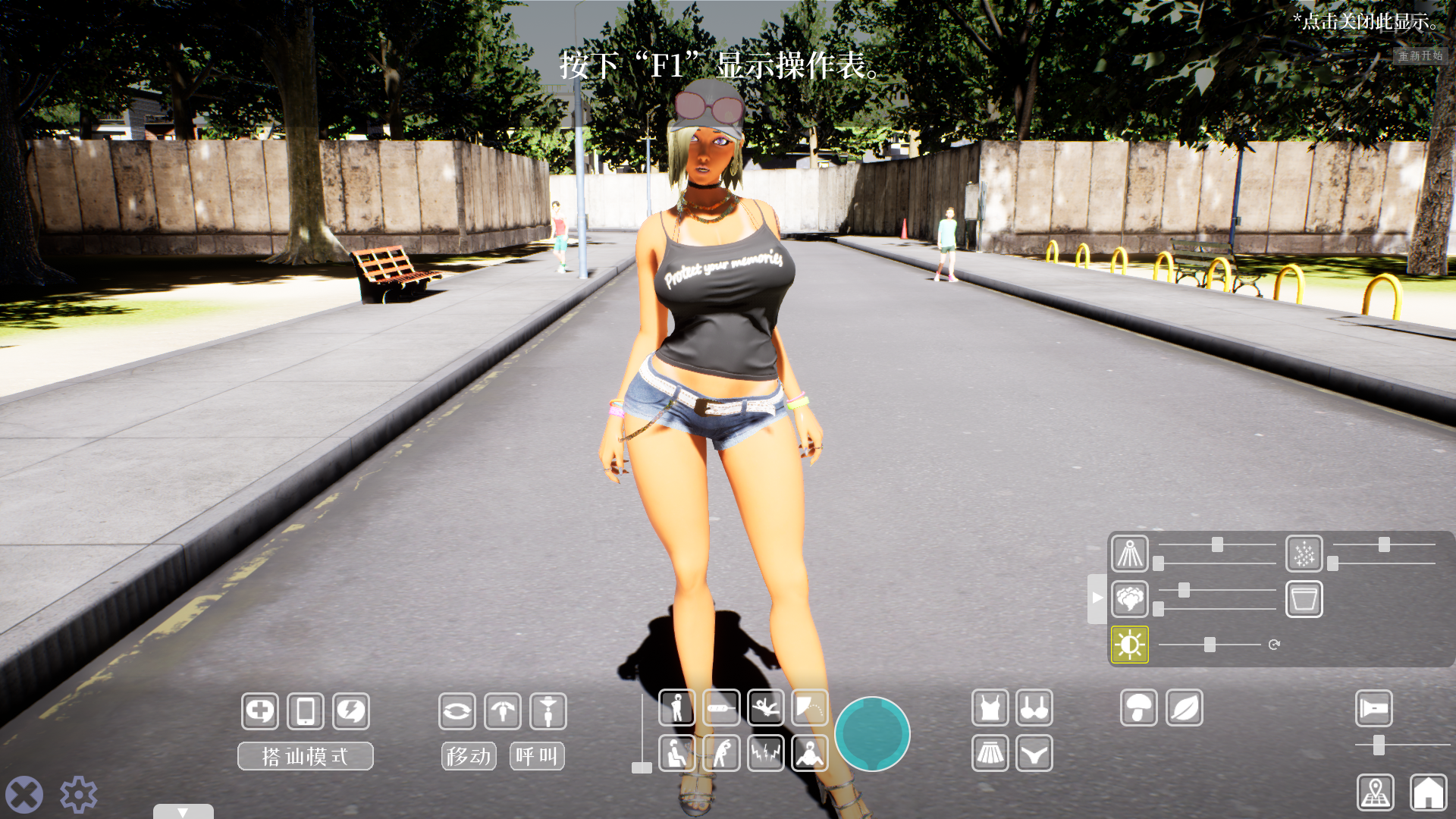The width and height of the screenshot is (1456, 819).
Task: Click the leaf icon
Action: (x=1184, y=708)
